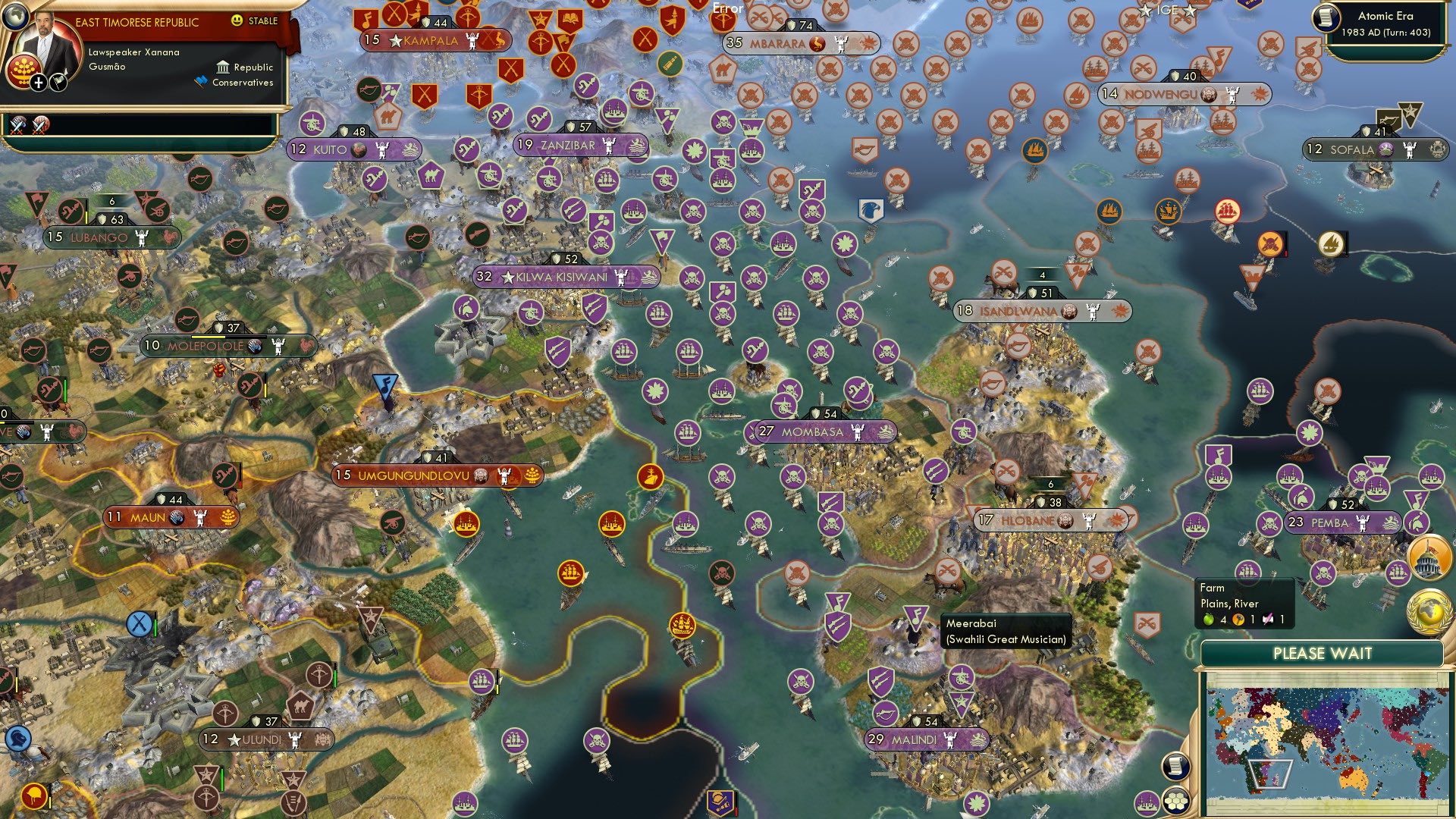Click the white flag icon near the leader portrait
The width and height of the screenshot is (1456, 819).
[x=58, y=83]
